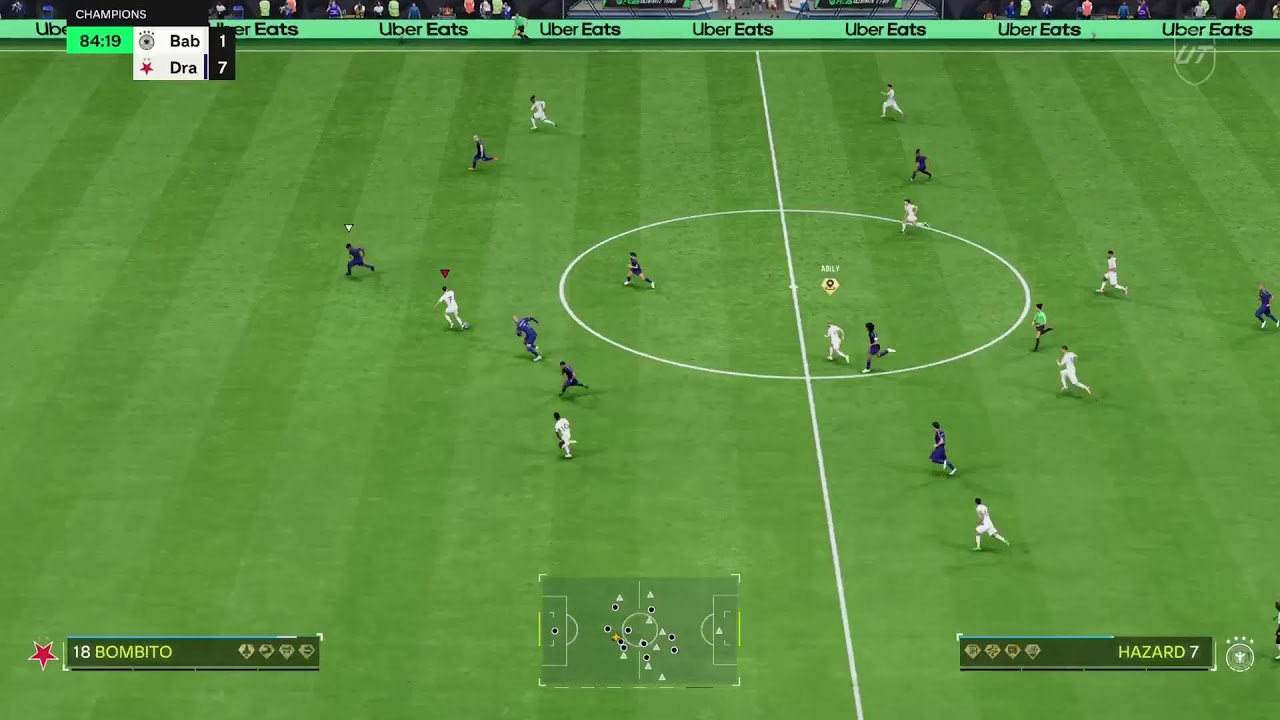Viewport: 1280px width, 720px height.
Task: Click BOMBITO's name text on his banner
Action: pyautogui.click(x=132, y=652)
